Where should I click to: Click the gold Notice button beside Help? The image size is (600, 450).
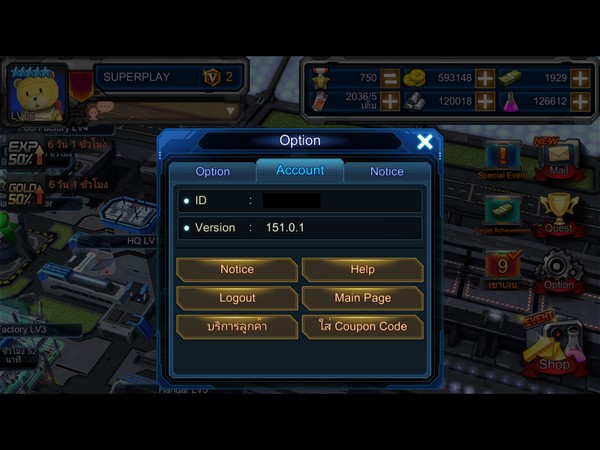point(237,269)
